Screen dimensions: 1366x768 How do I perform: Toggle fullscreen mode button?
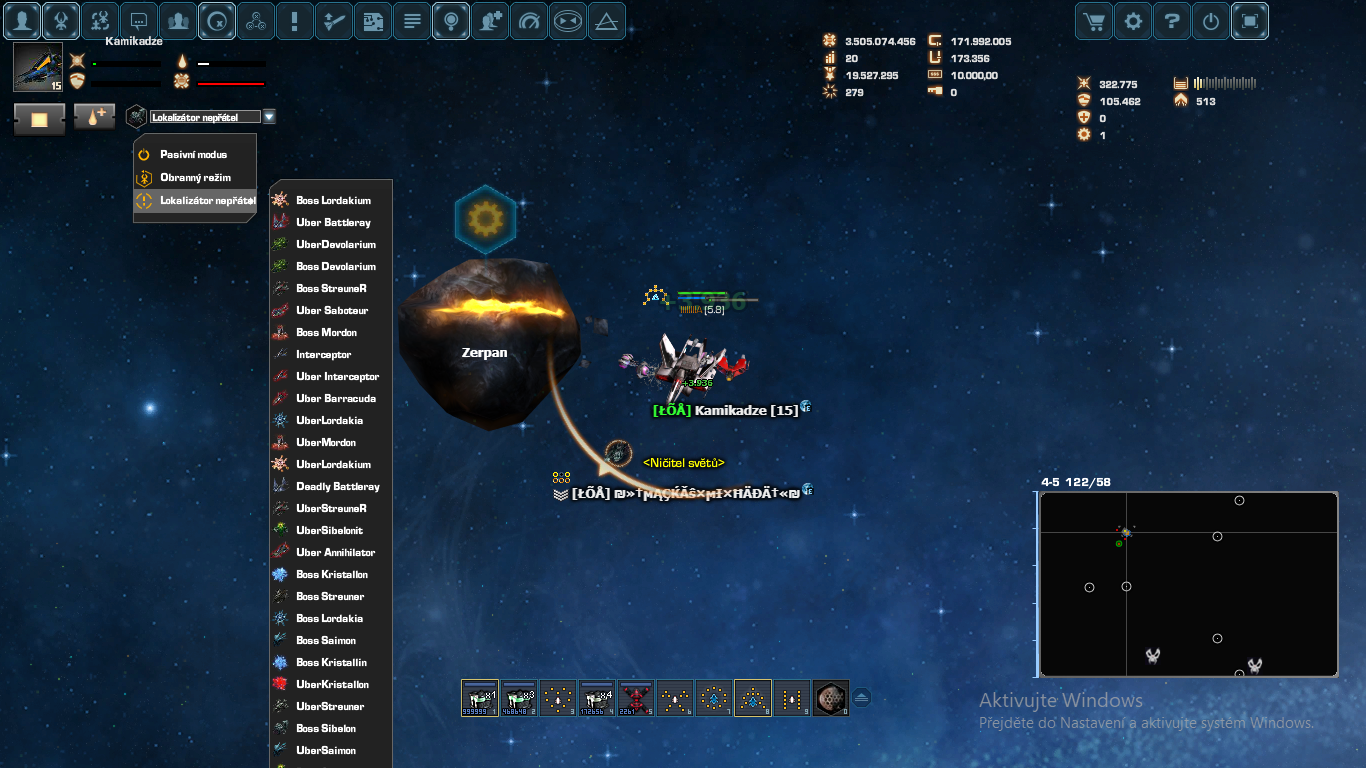coord(1250,21)
